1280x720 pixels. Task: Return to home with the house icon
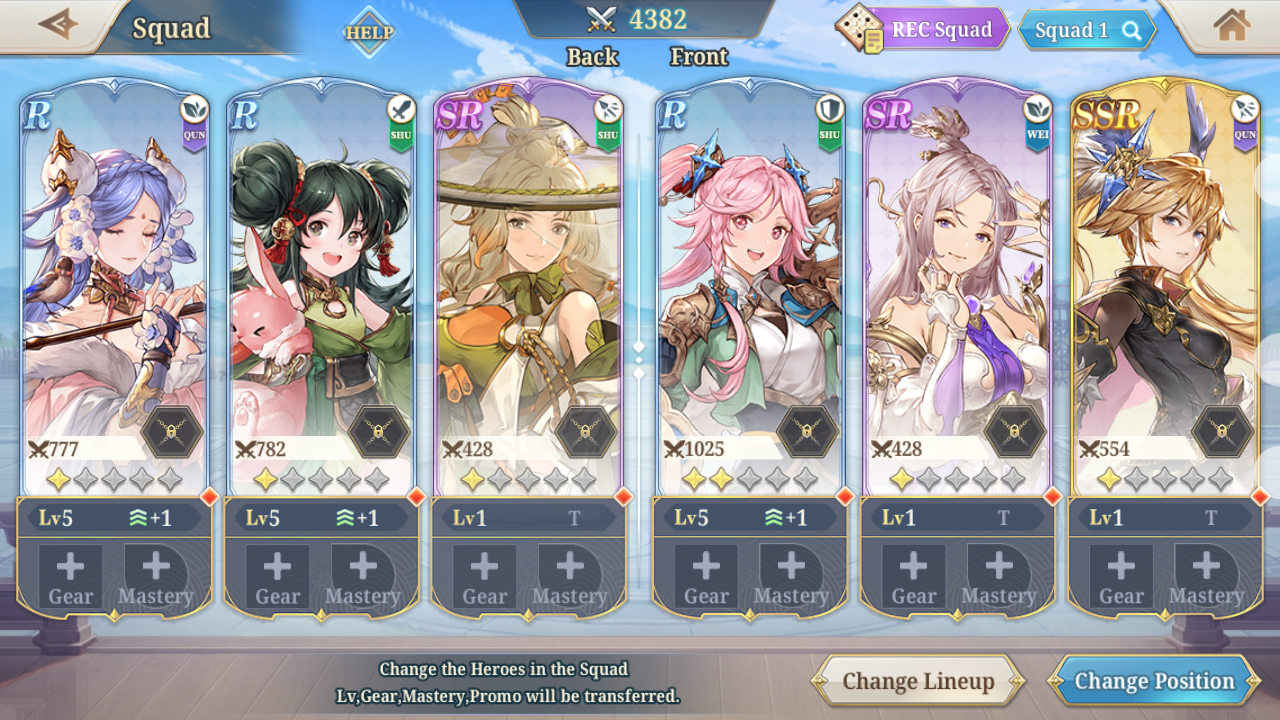tap(1231, 25)
